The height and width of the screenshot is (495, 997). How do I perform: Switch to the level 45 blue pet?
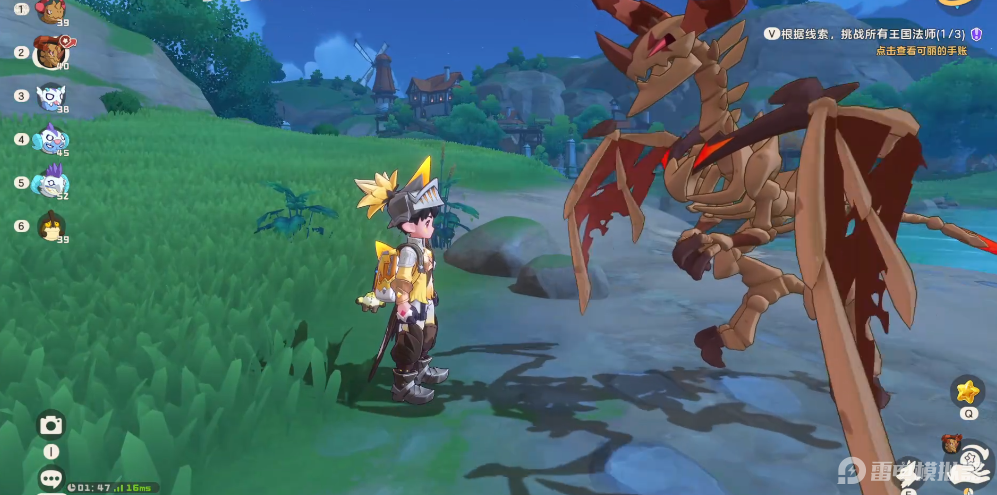click(x=50, y=139)
